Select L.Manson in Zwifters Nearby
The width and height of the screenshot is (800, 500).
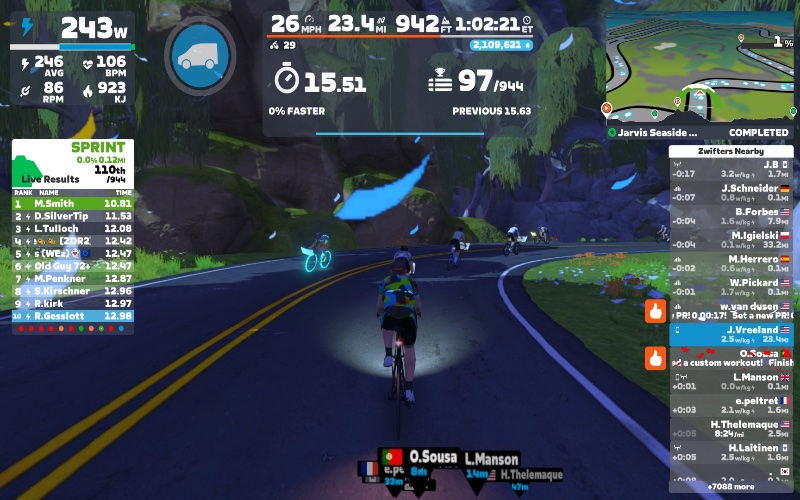click(731, 381)
